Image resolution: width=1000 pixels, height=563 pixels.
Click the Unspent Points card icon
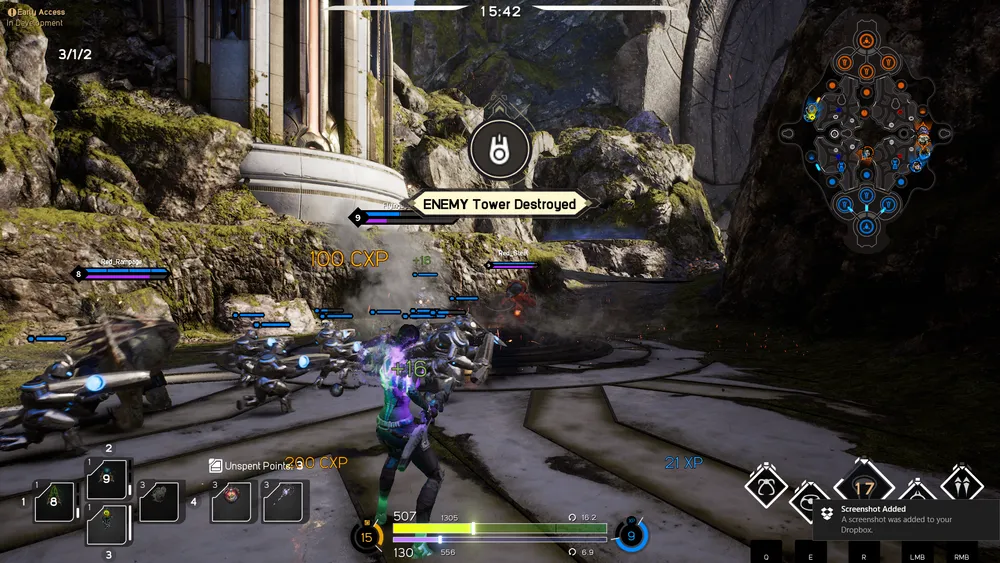215,466
